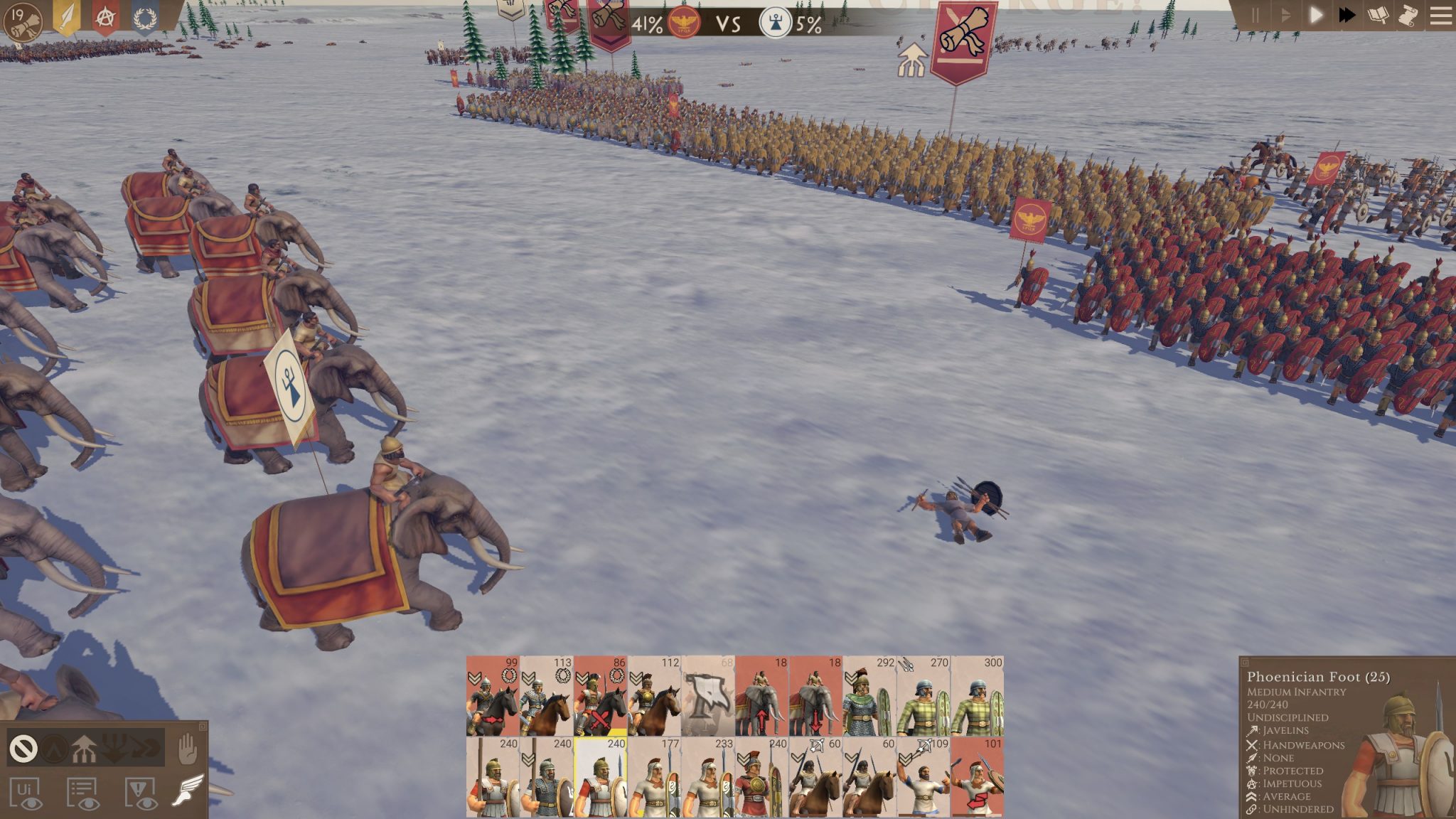Select the cavalry unit with crossed swords
Image resolution: width=1456 pixels, height=819 pixels.
(x=601, y=696)
